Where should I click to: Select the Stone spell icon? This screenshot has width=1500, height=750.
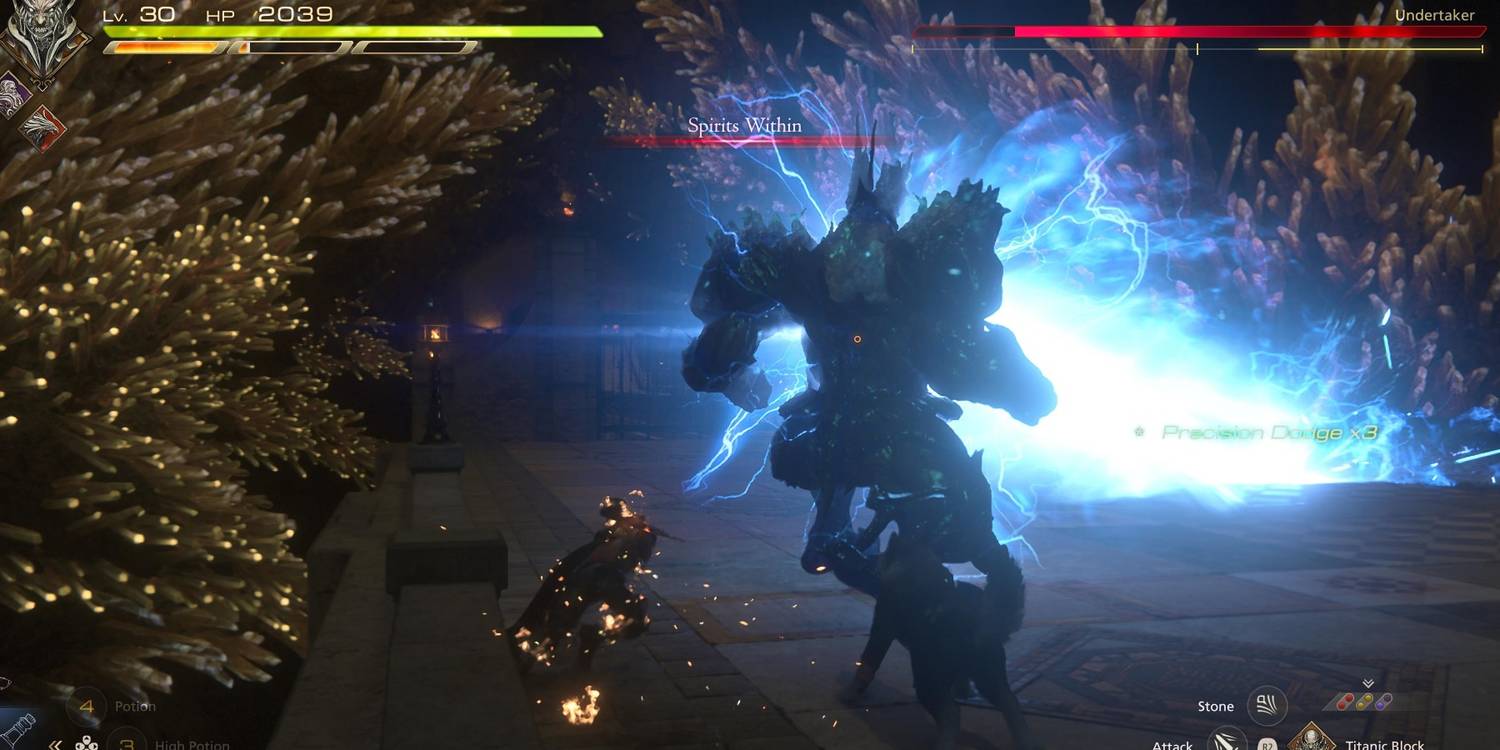pyautogui.click(x=1267, y=706)
